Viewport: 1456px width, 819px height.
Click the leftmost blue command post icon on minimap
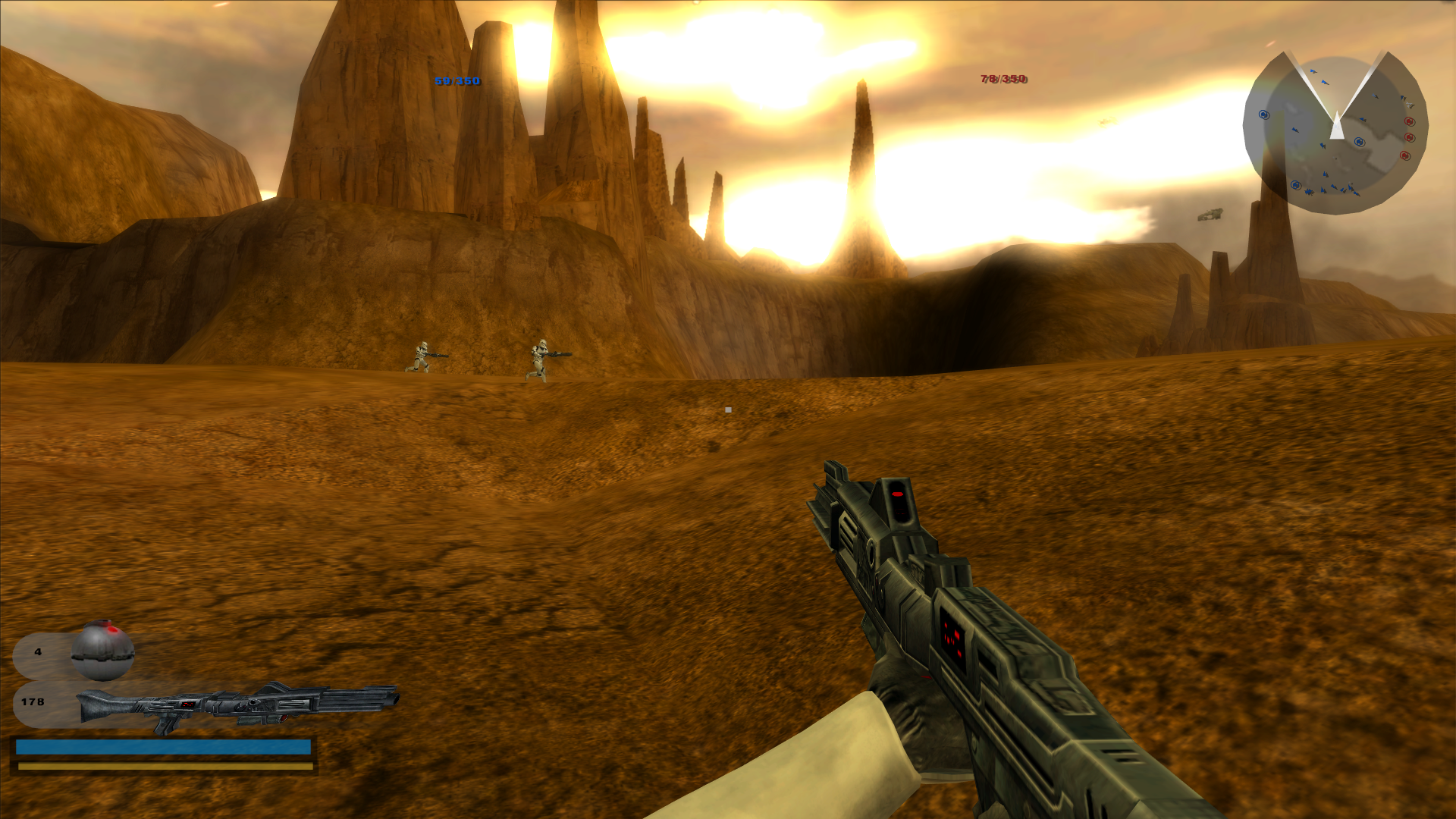pyautogui.click(x=1263, y=115)
